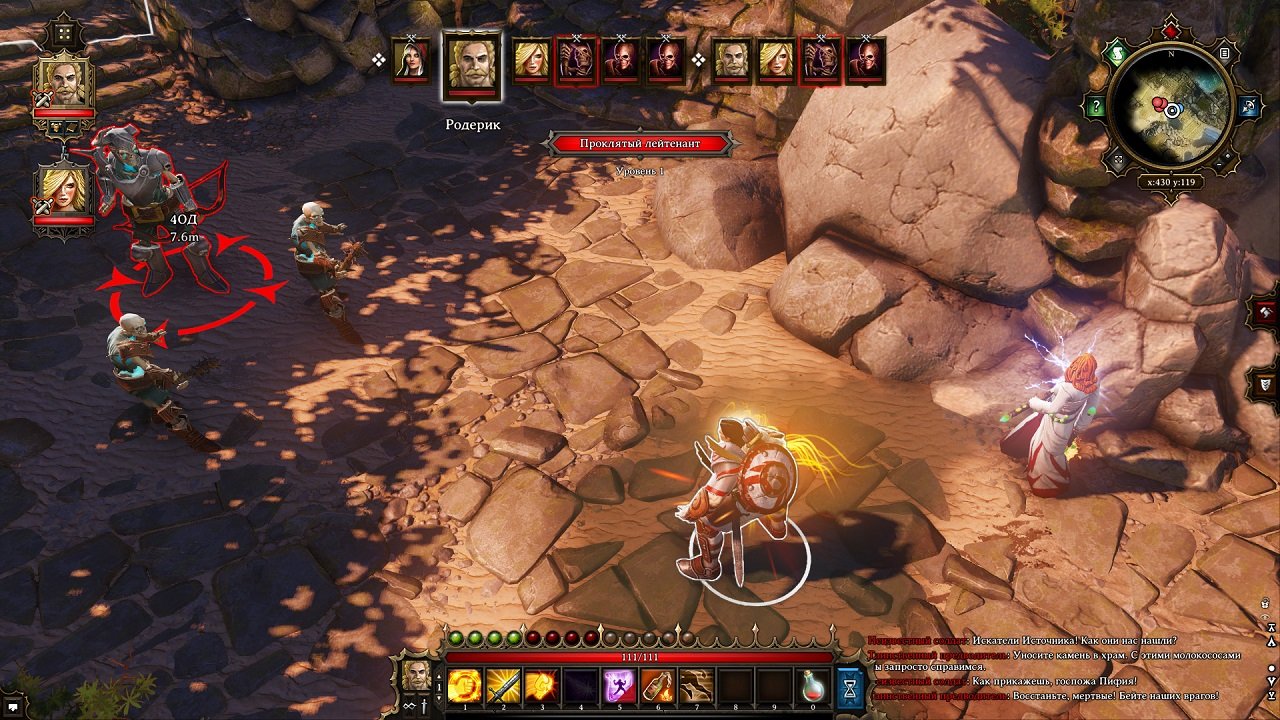Select the sword attack in hotbar slot 2

[504, 685]
